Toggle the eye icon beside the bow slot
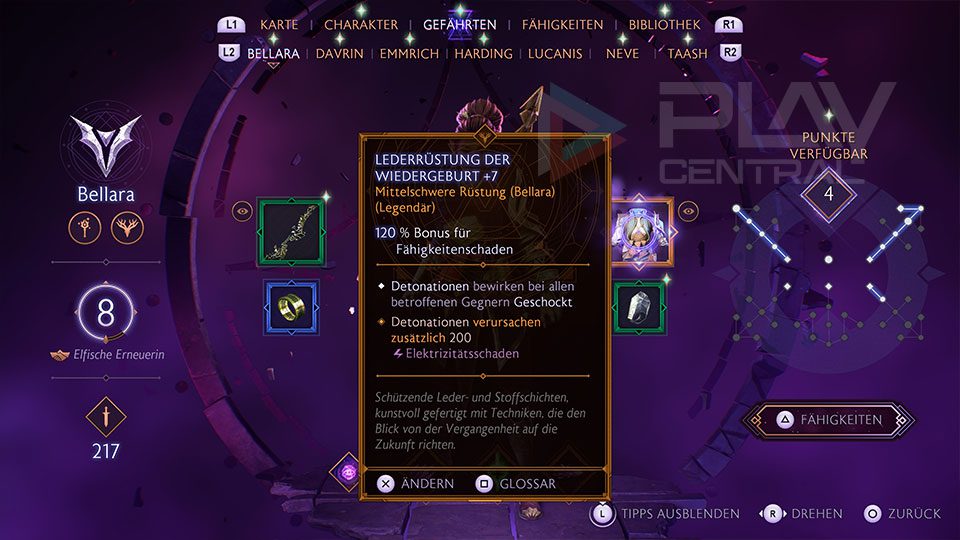Viewport: 960px width, 540px height. 242,211
